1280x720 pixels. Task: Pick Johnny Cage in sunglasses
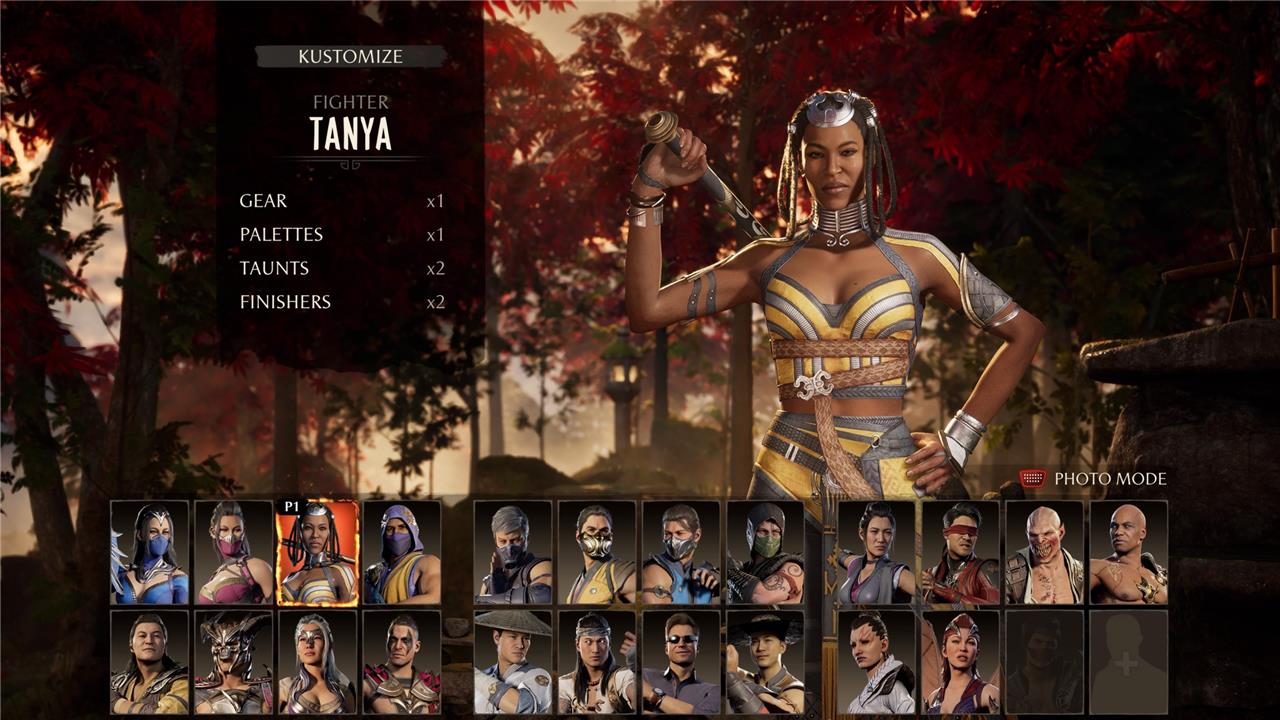pos(681,662)
